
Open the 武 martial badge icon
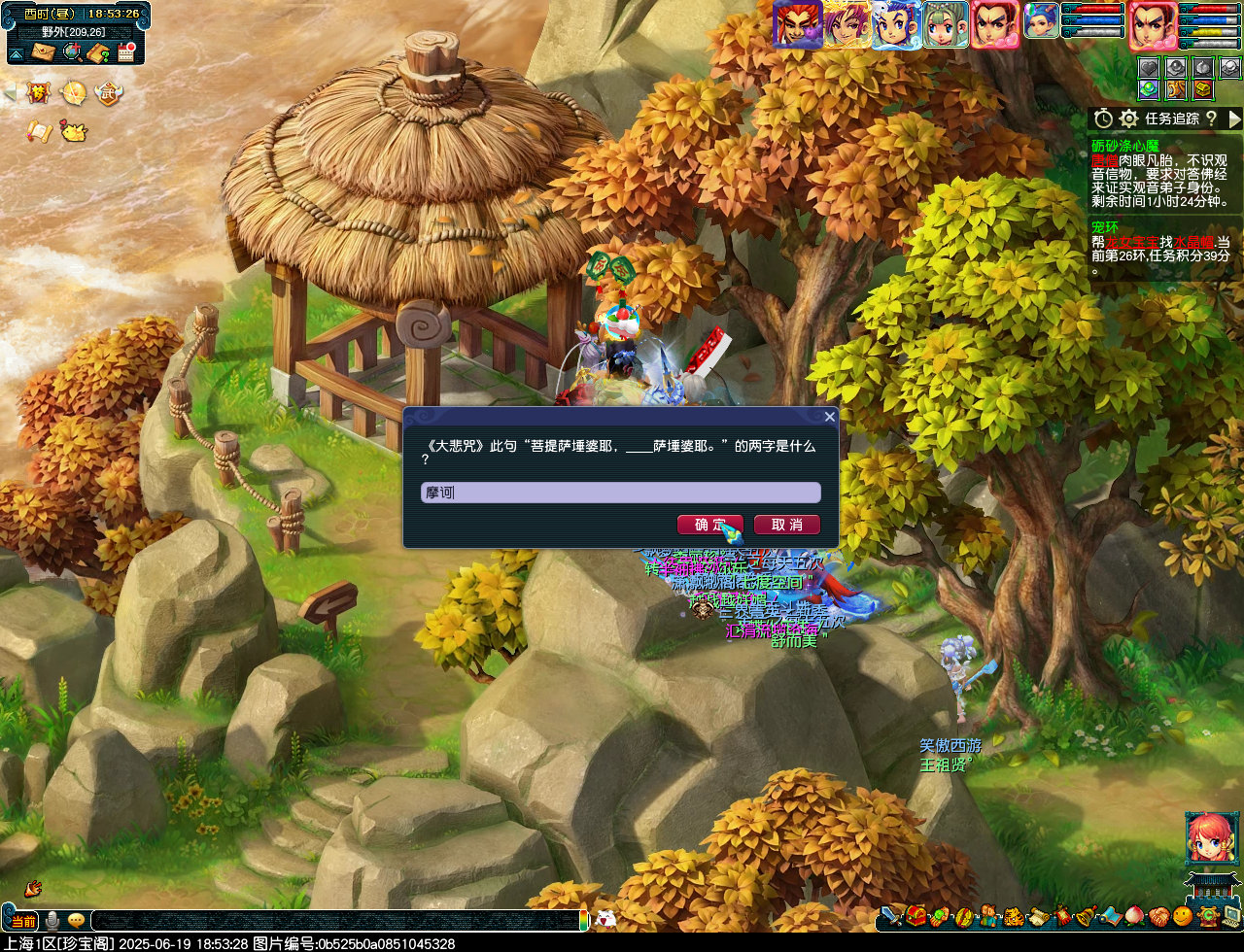[x=110, y=93]
